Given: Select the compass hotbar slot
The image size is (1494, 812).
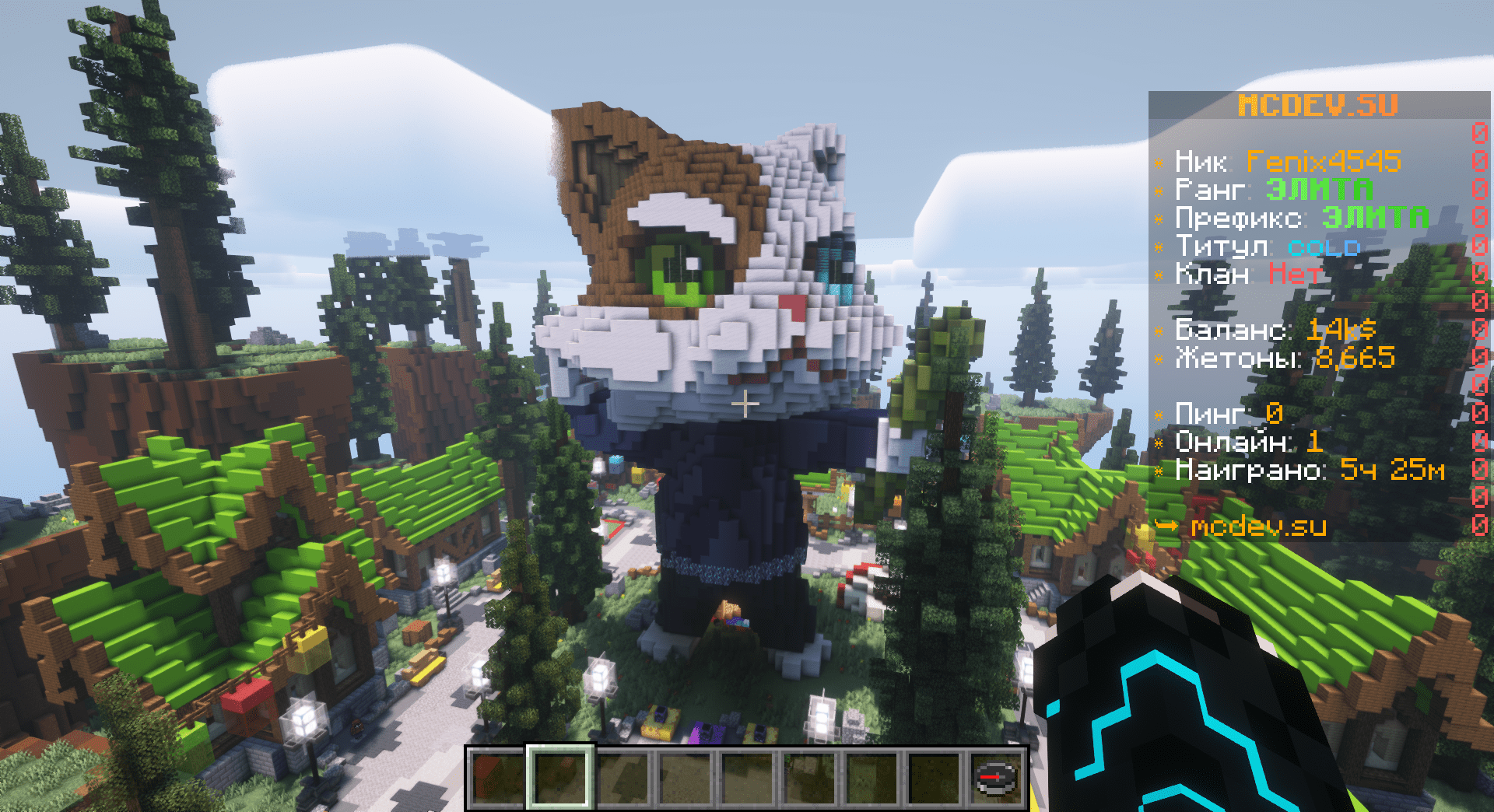Looking at the screenshot, I should (997, 778).
